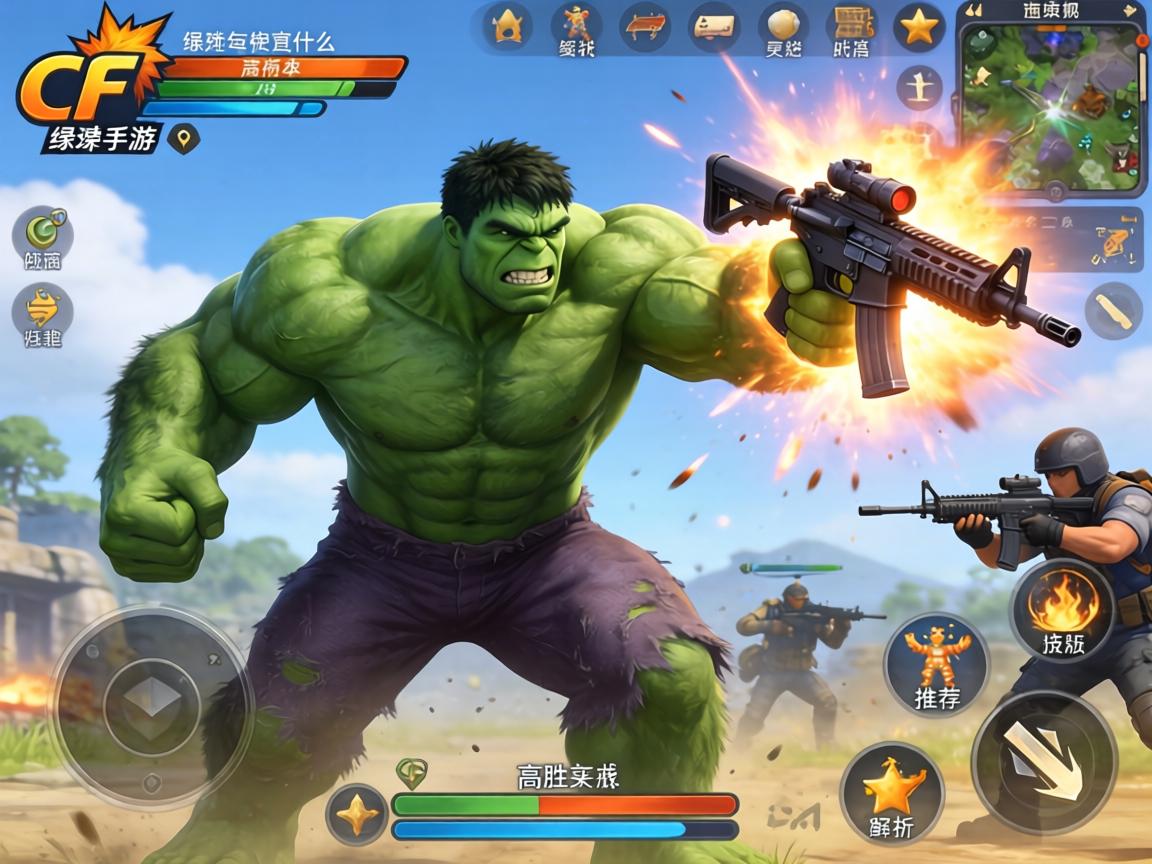The height and width of the screenshot is (864, 1152).
Task: Open the round gold orb menu
Action: 783,27
